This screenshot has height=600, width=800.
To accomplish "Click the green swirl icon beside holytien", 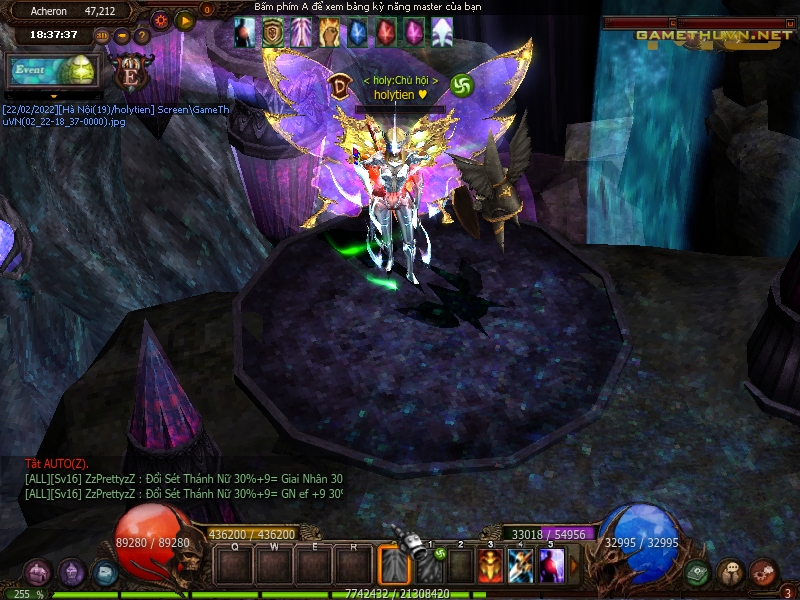I will [x=461, y=86].
